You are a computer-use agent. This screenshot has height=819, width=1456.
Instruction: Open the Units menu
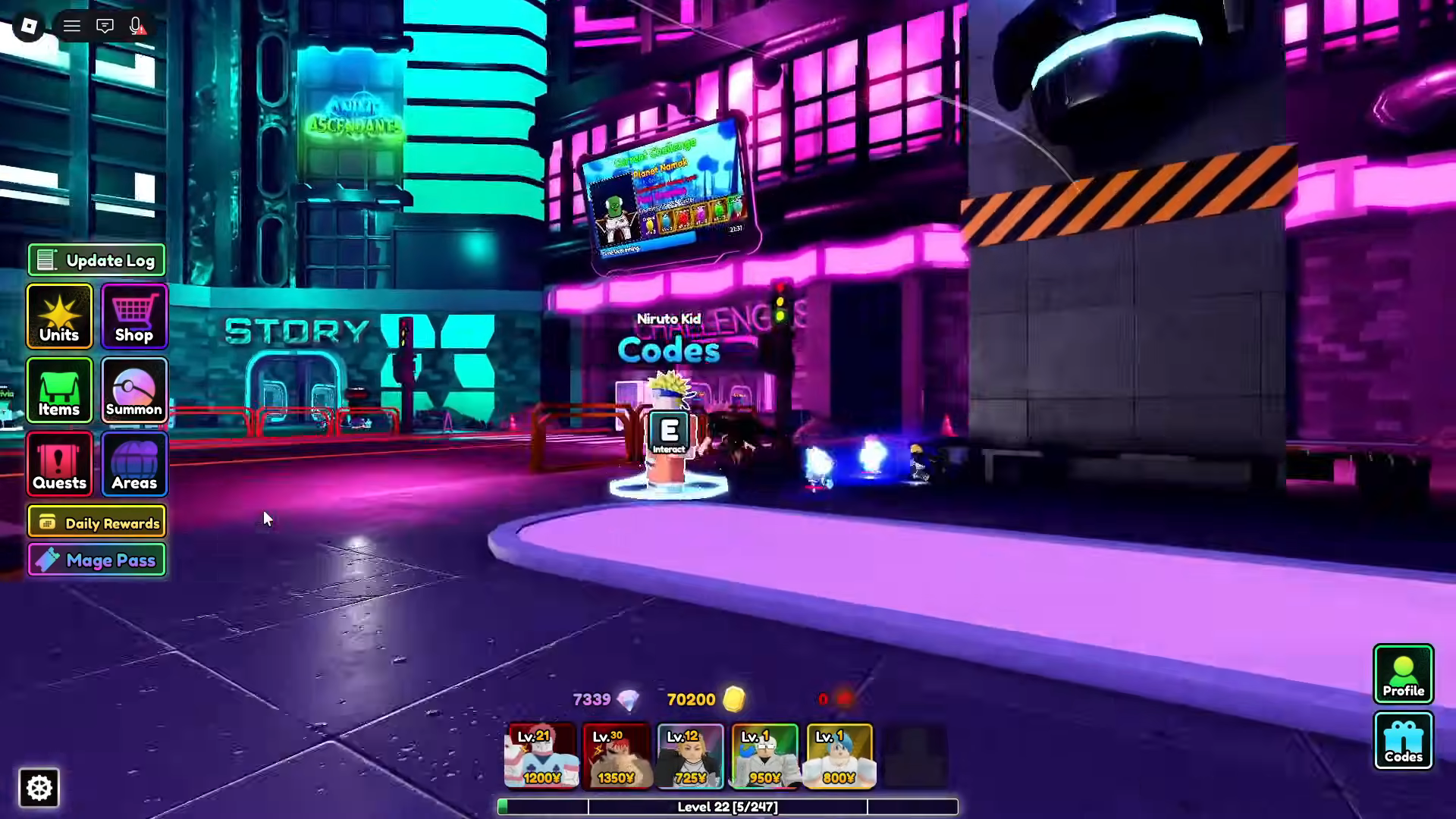coord(59,316)
